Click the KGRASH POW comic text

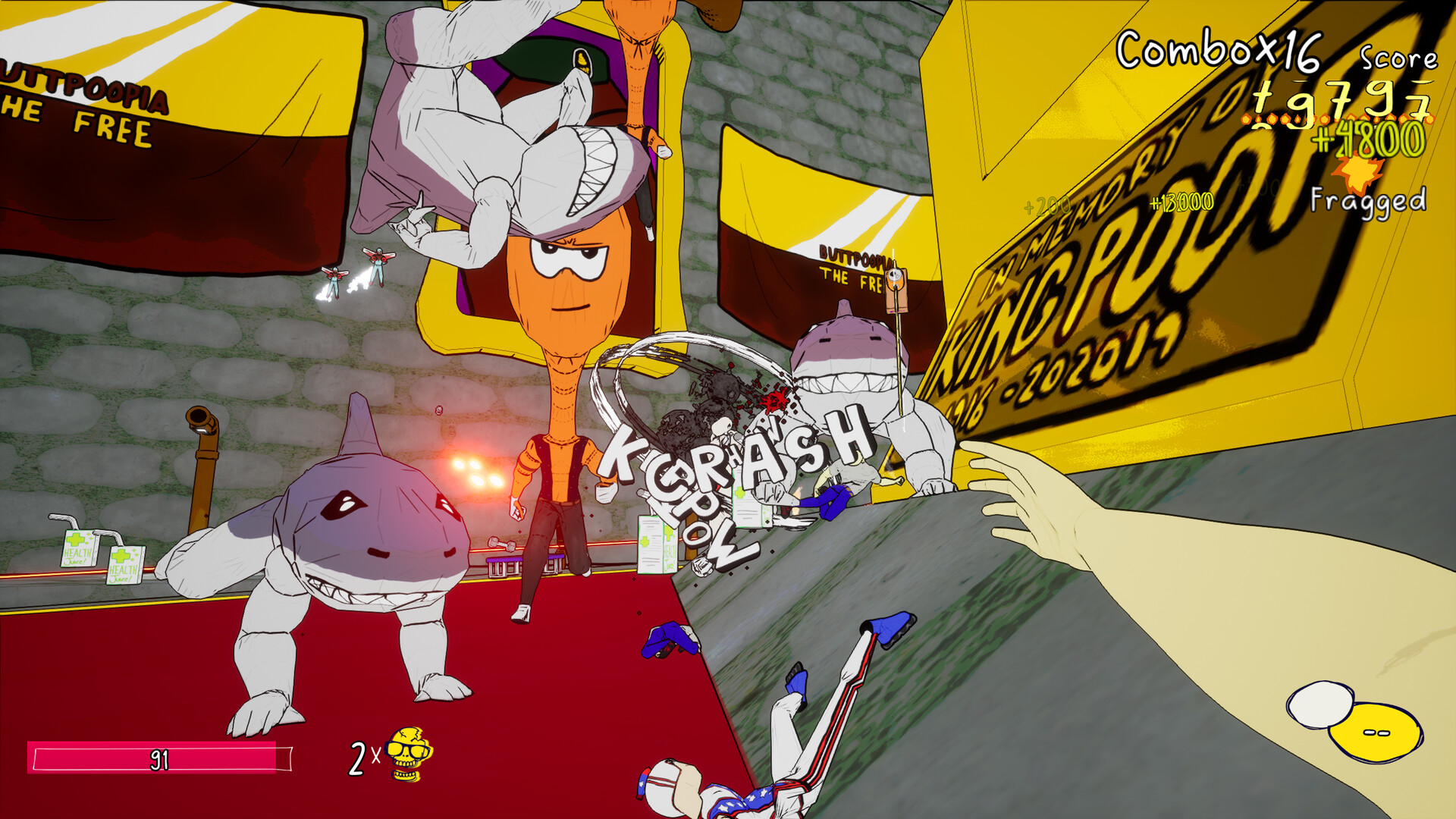728,470
